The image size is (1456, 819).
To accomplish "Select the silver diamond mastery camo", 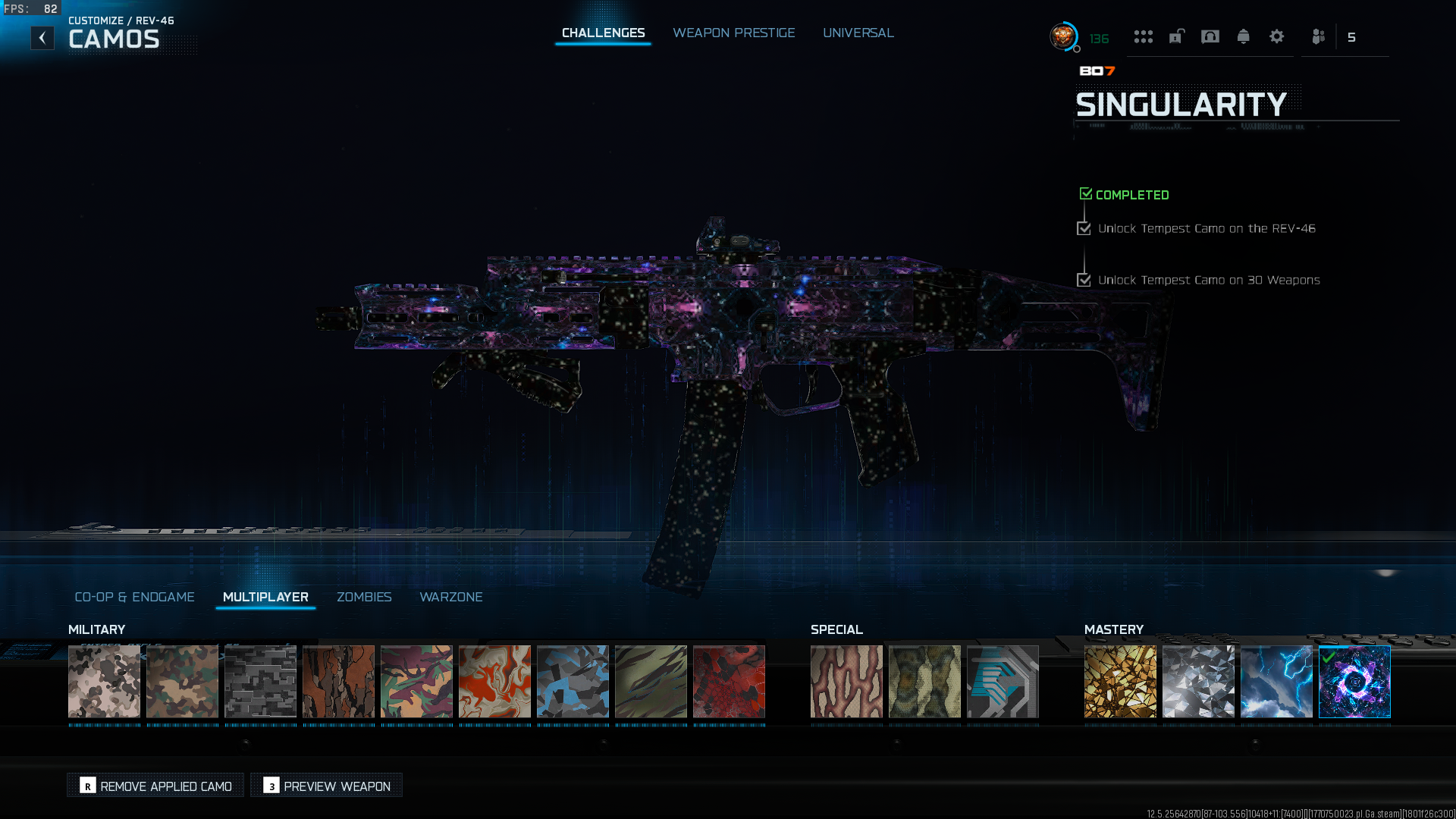I will click(x=1198, y=681).
